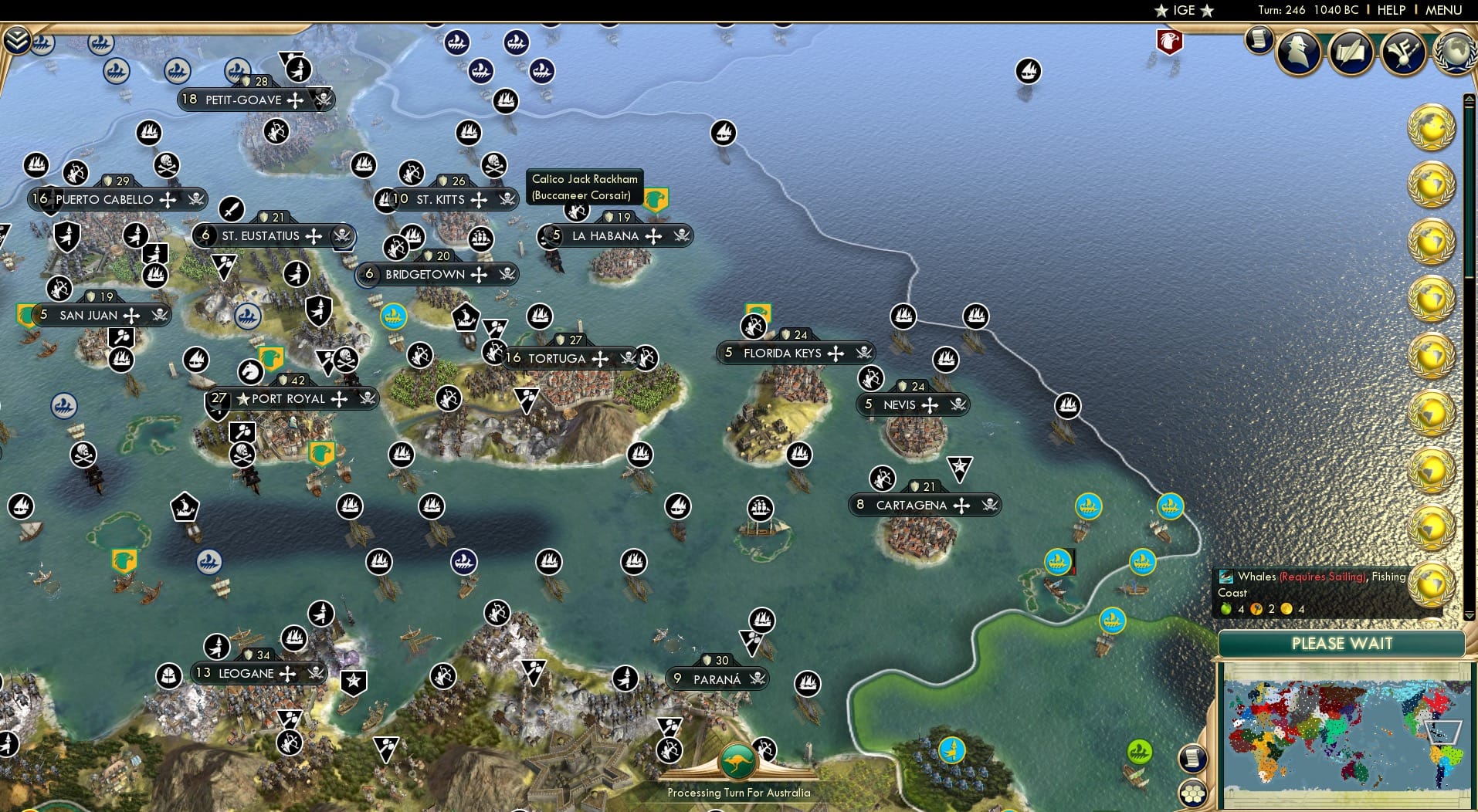Screen dimensions: 1478x812
Task: Open the Social Policies scroll icon
Action: point(1351,52)
